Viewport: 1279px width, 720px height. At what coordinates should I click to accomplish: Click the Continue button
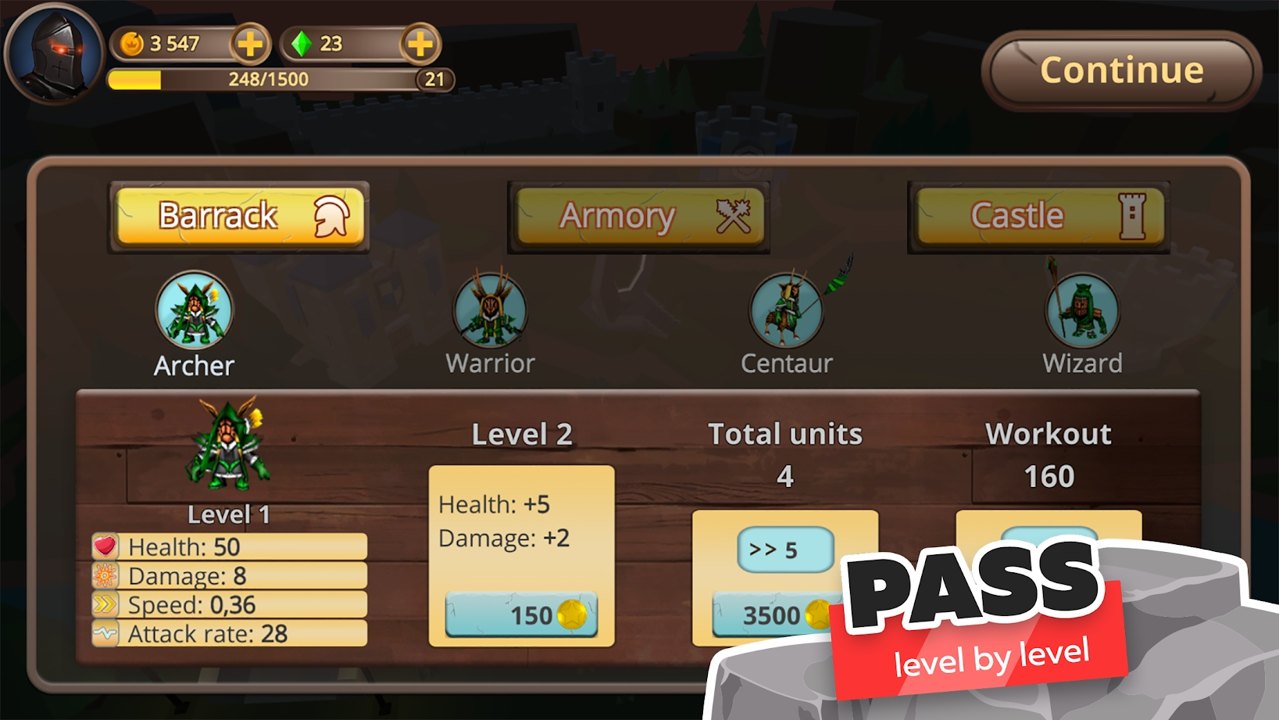click(x=1120, y=70)
